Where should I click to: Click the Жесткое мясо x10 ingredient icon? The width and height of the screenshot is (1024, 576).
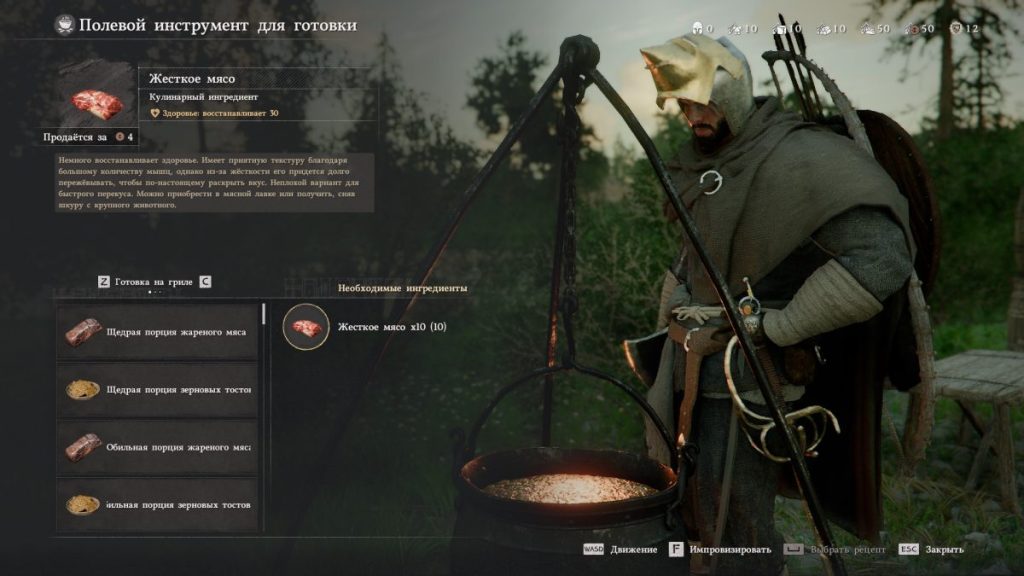click(306, 327)
